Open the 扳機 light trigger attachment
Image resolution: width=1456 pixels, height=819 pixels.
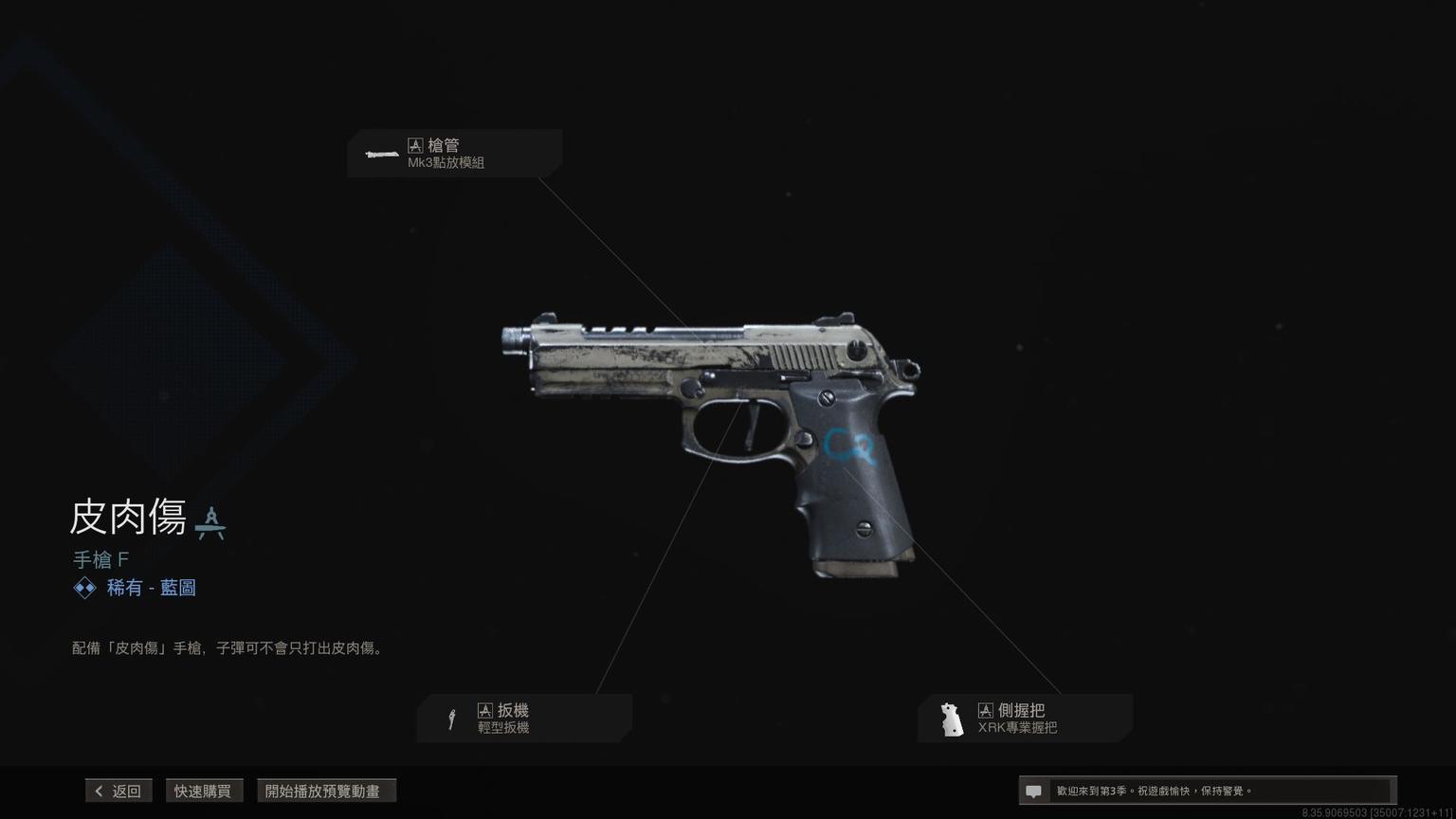pos(524,719)
